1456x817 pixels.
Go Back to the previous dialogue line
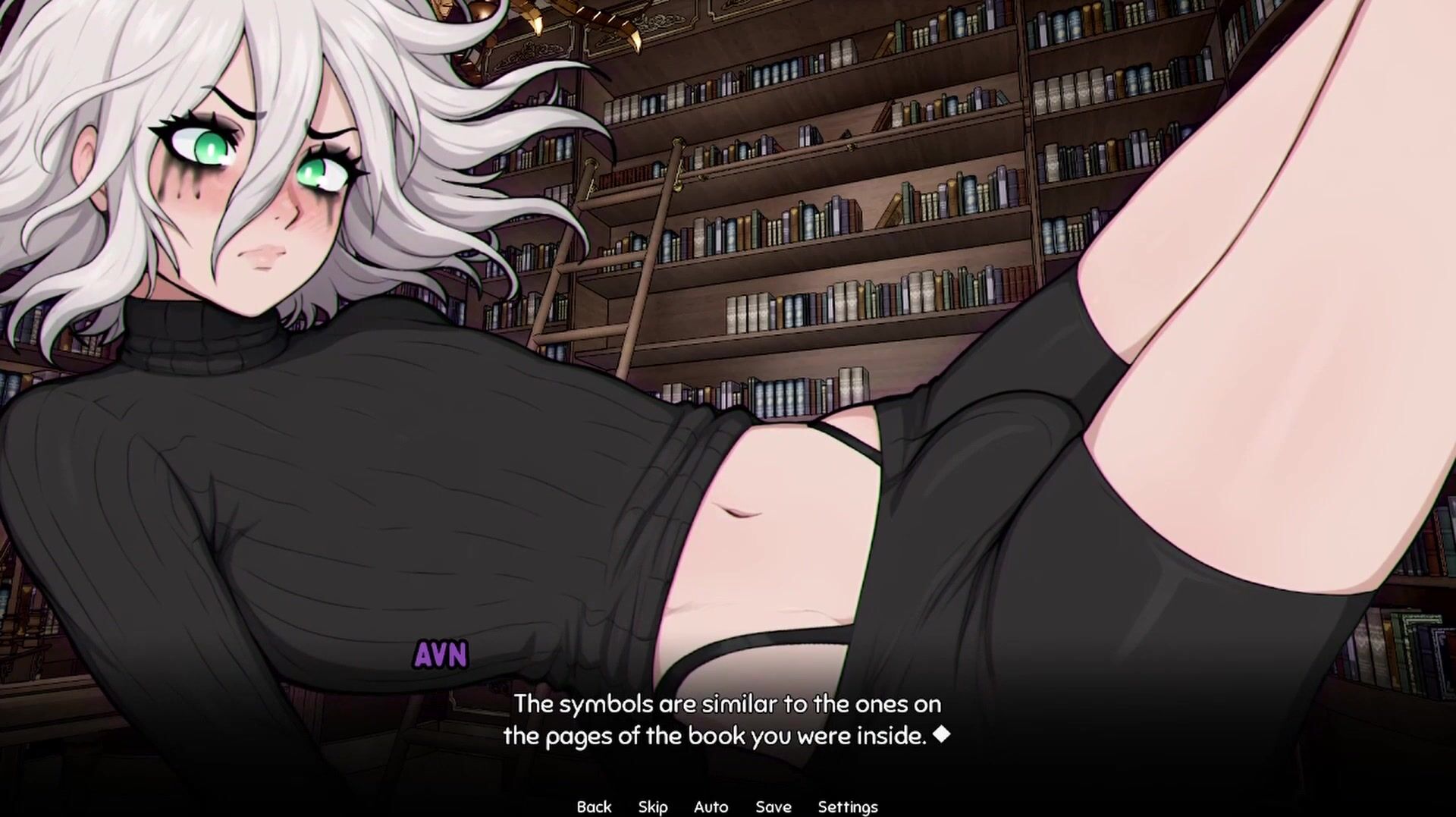[x=594, y=806]
